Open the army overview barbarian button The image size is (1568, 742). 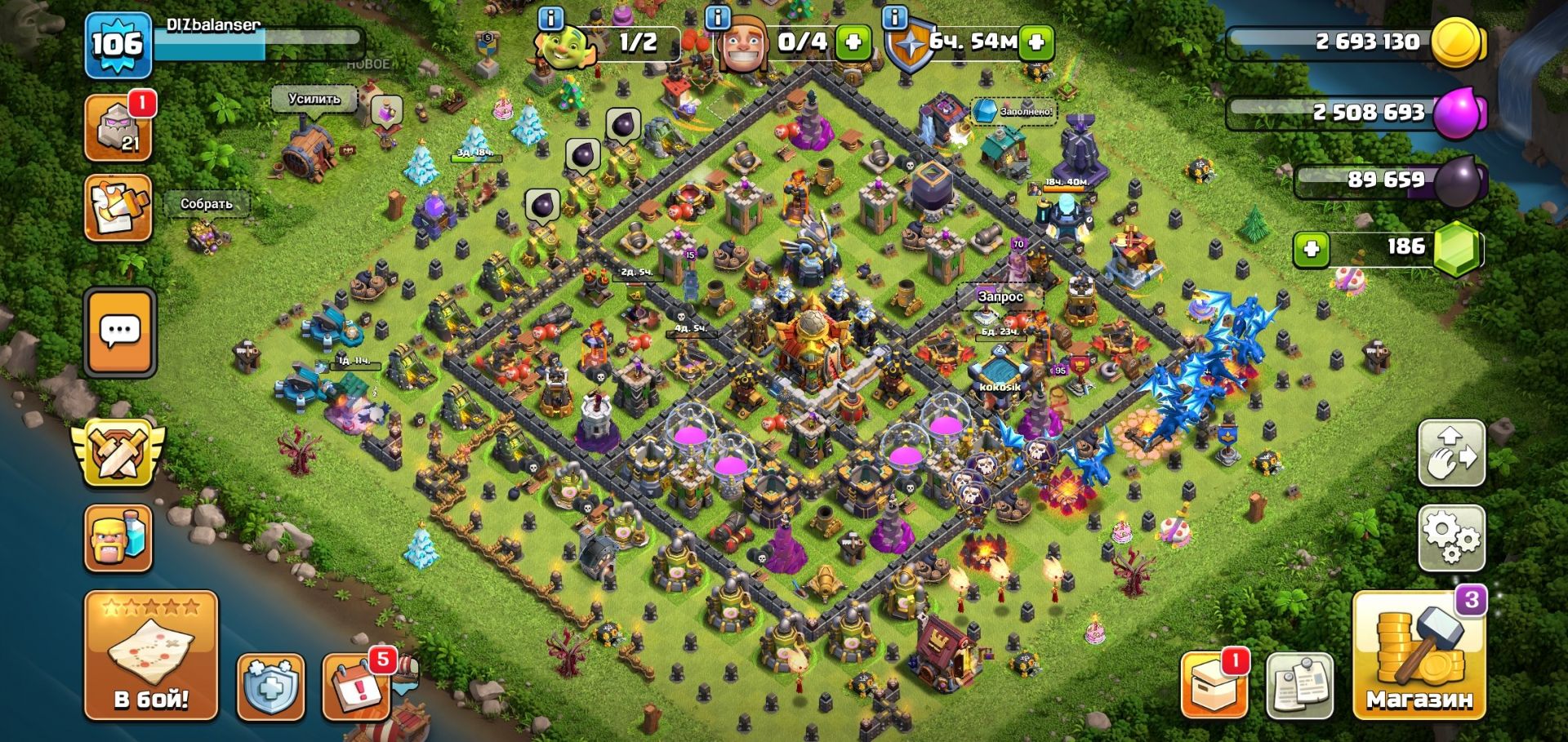(118, 539)
